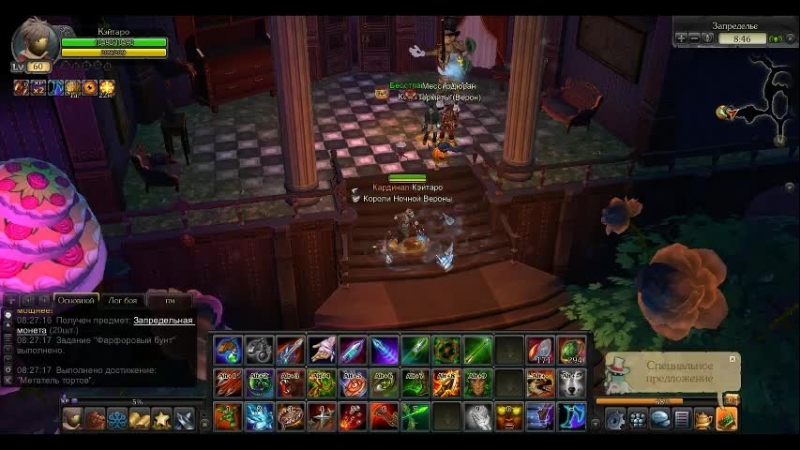Viewport: 800px width, 450px height.
Task: Use the pointing hand ability slot
Action: coord(321,350)
